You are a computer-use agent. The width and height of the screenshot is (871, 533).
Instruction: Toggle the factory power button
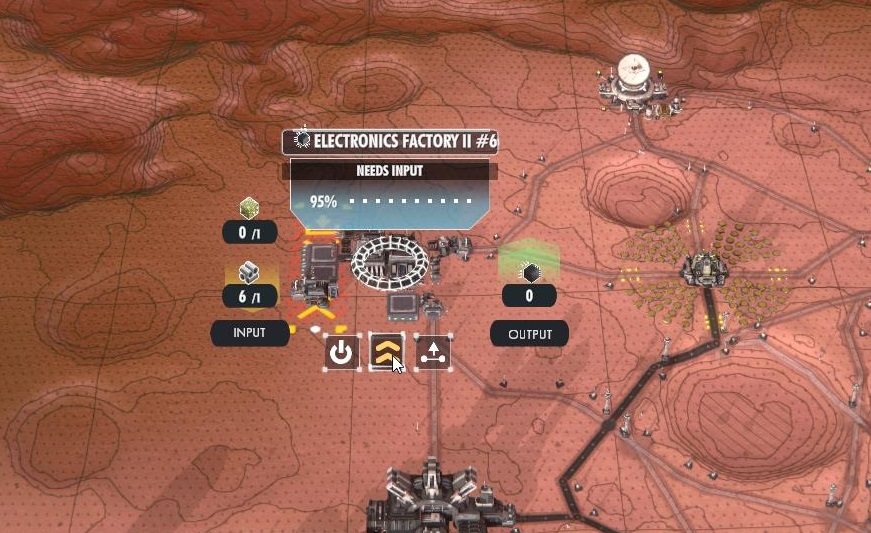click(x=342, y=352)
